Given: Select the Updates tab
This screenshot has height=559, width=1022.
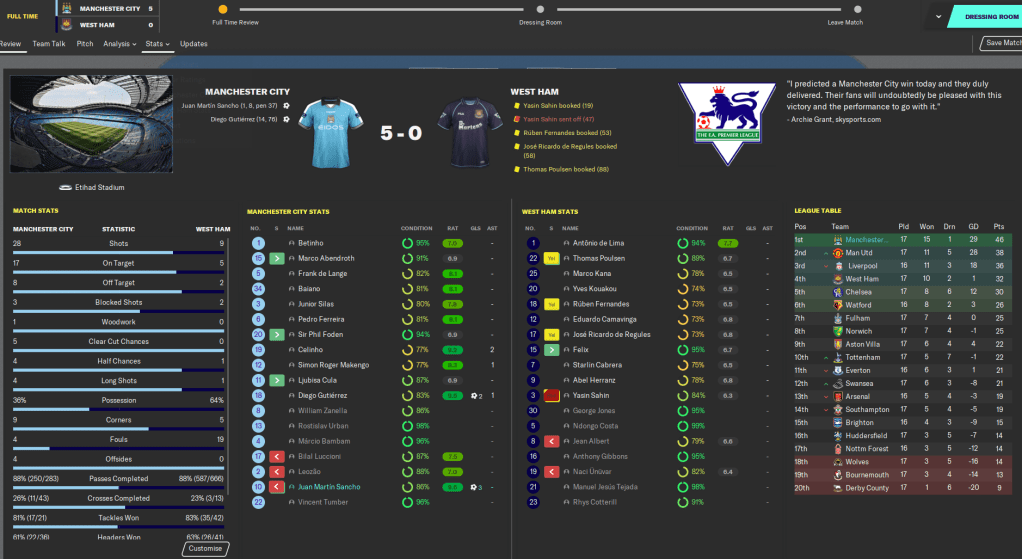Looking at the screenshot, I should [194, 44].
